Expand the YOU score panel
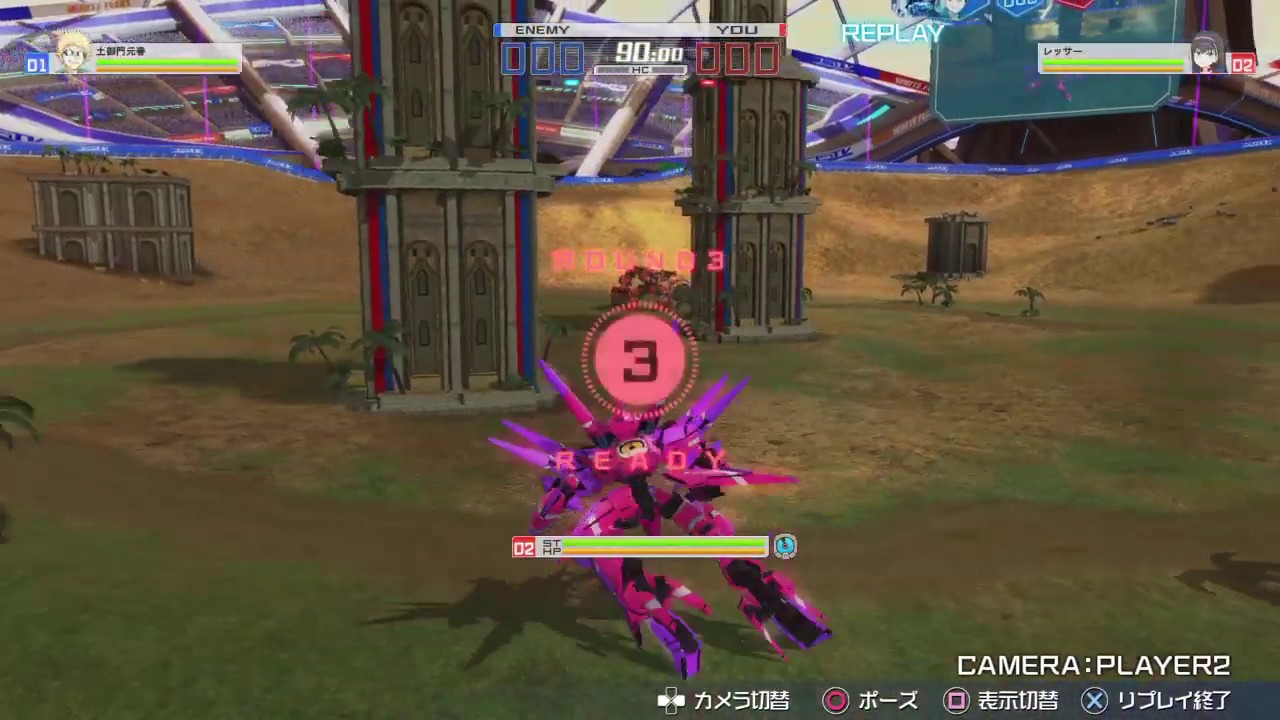The width and height of the screenshot is (1280, 720). click(x=739, y=57)
